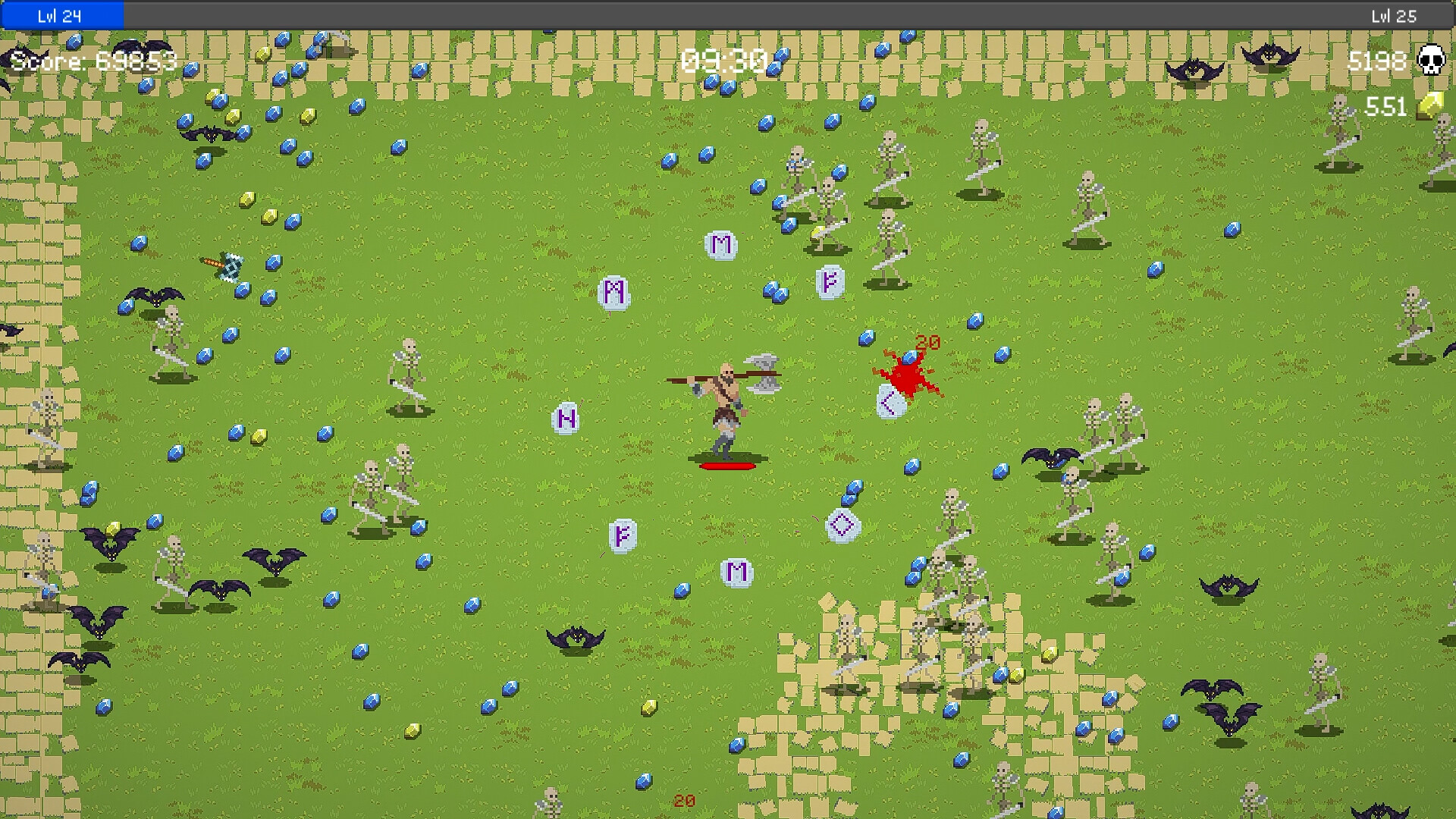This screenshot has width=1456, height=819.
Task: Collect the N rune left of the player
Action: coord(564,417)
